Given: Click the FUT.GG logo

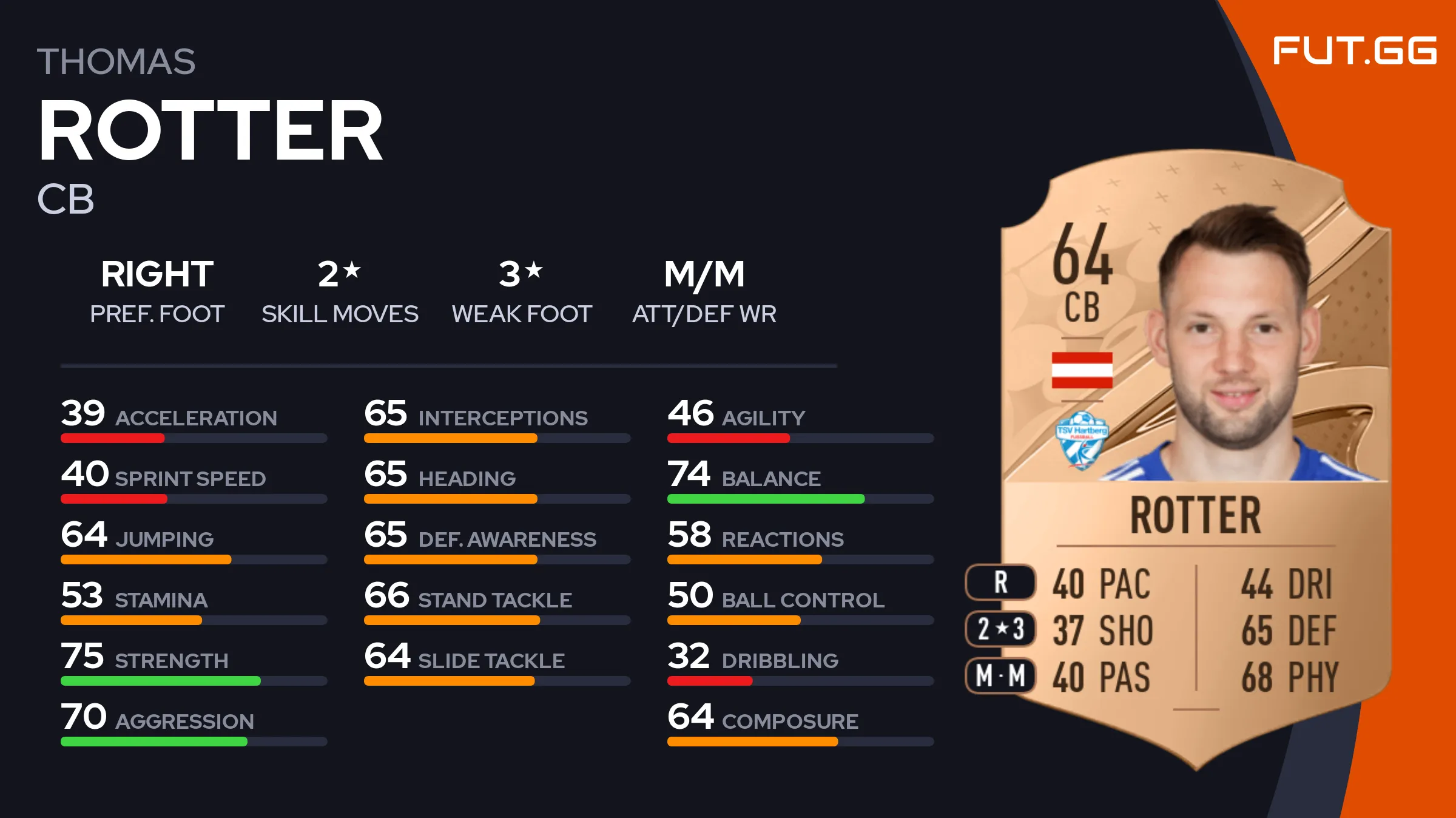Looking at the screenshot, I should [1354, 51].
